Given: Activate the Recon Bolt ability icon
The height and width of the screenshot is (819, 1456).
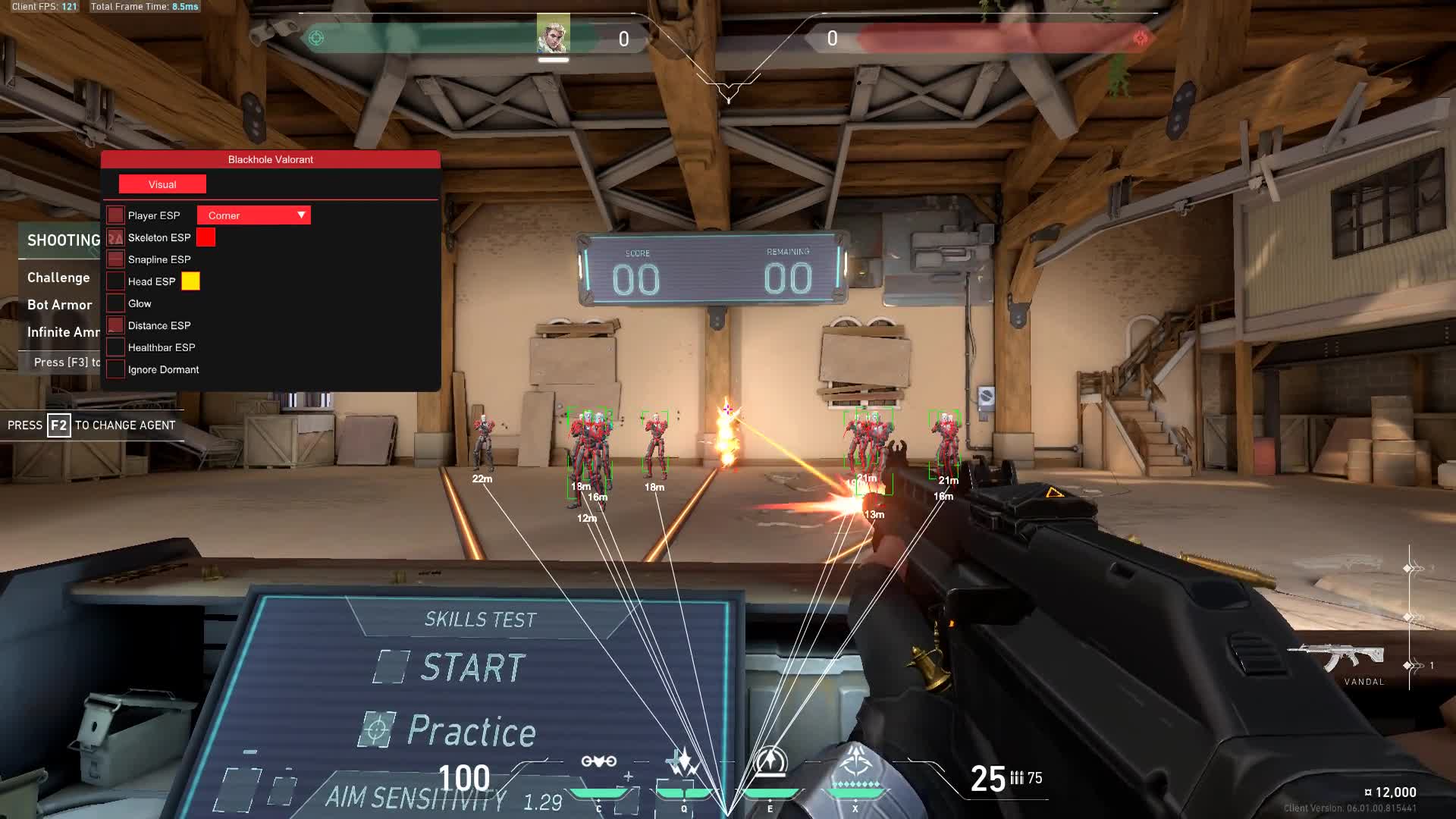Looking at the screenshot, I should [x=770, y=761].
